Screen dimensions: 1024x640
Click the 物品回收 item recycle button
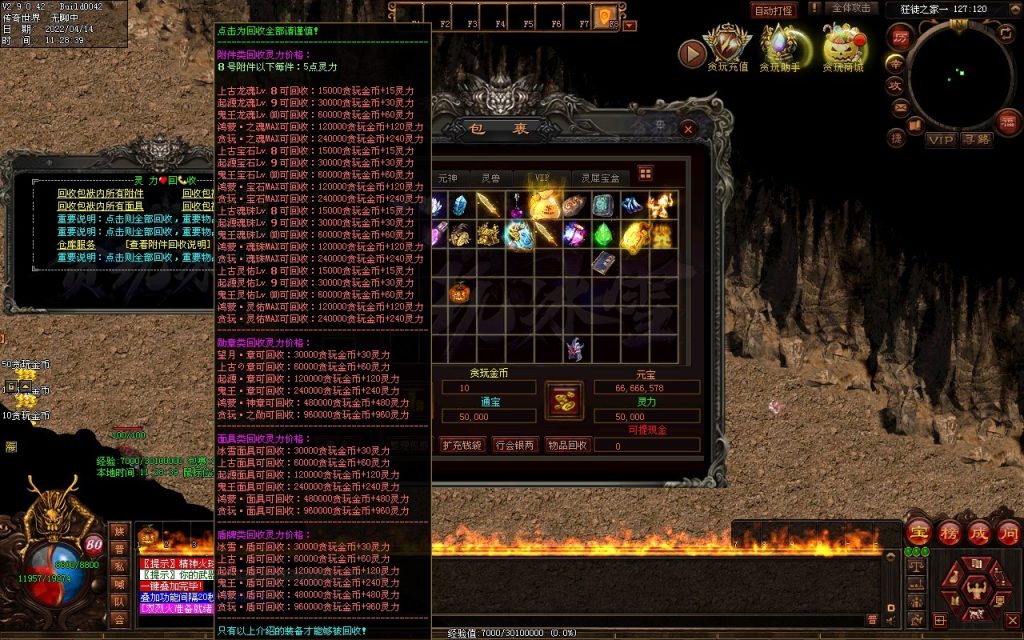[x=567, y=445]
